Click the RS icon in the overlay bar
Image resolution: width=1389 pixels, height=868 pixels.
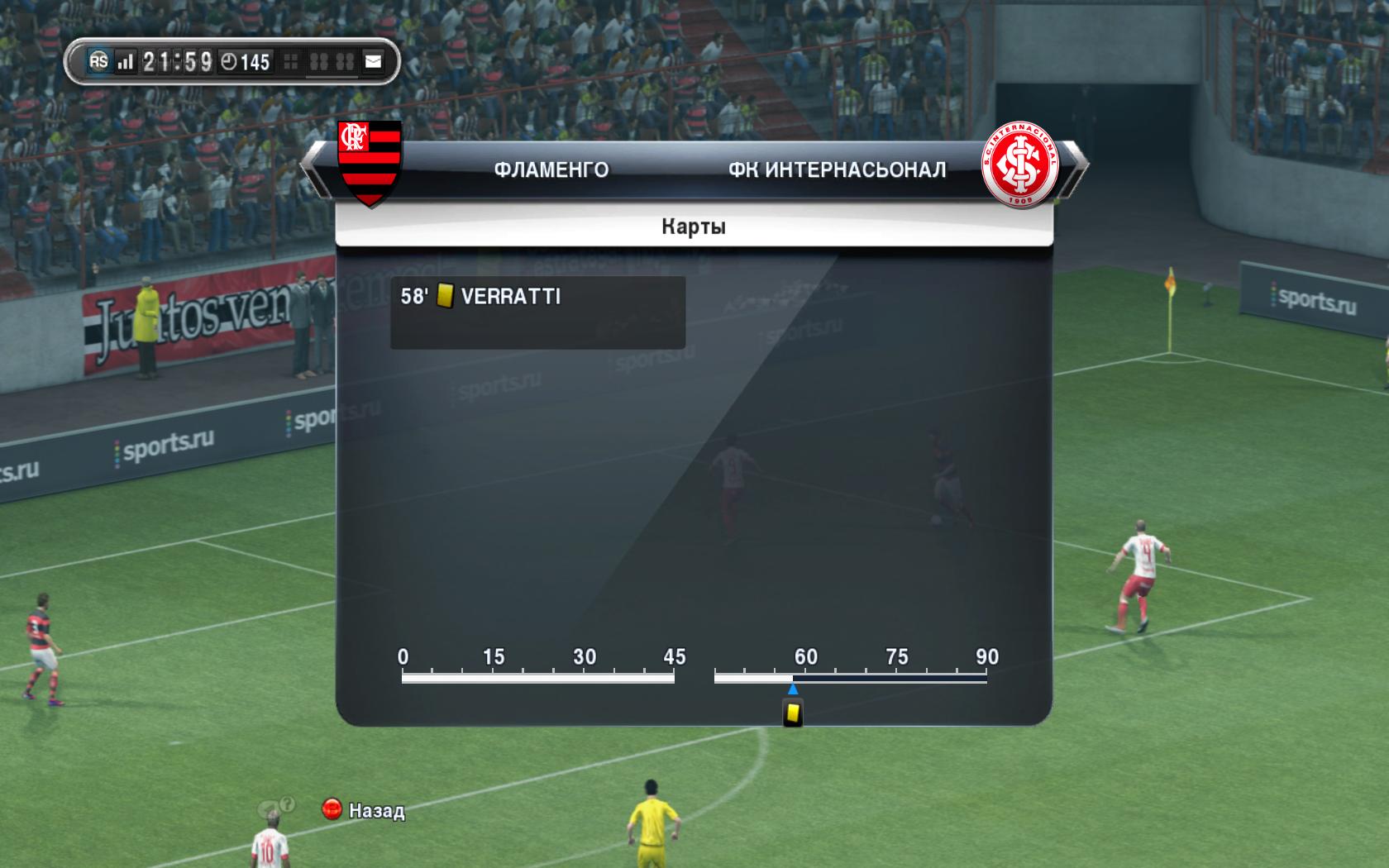pos(99,61)
